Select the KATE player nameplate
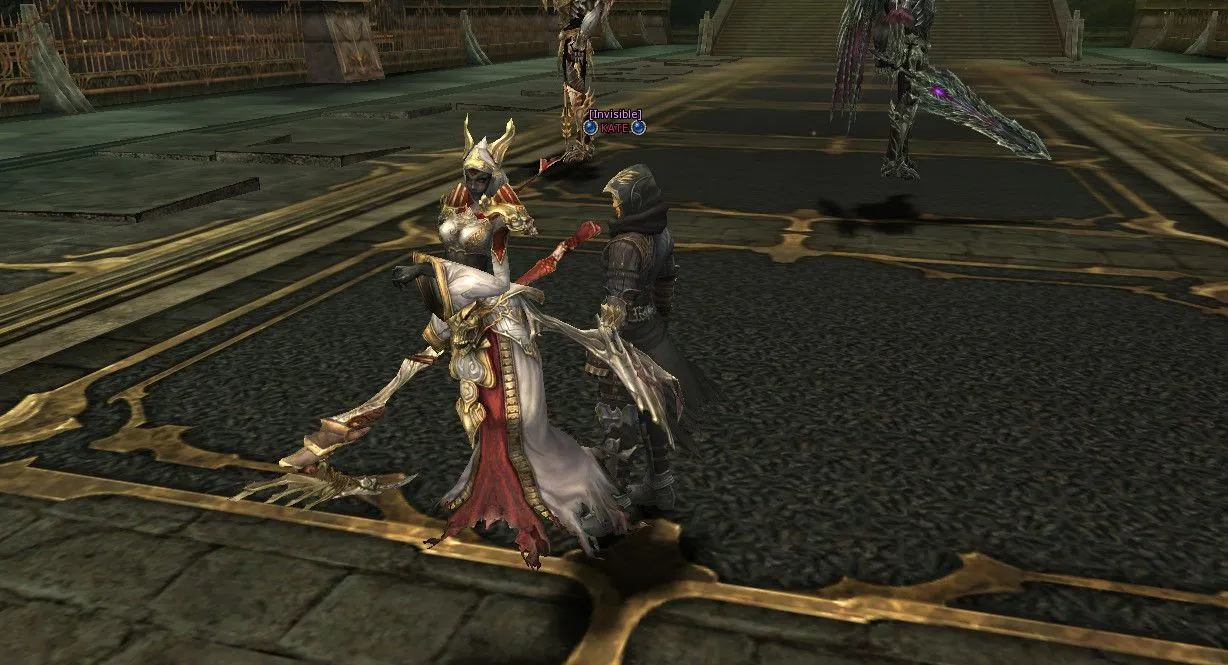The image size is (1228, 665). pyautogui.click(x=614, y=127)
